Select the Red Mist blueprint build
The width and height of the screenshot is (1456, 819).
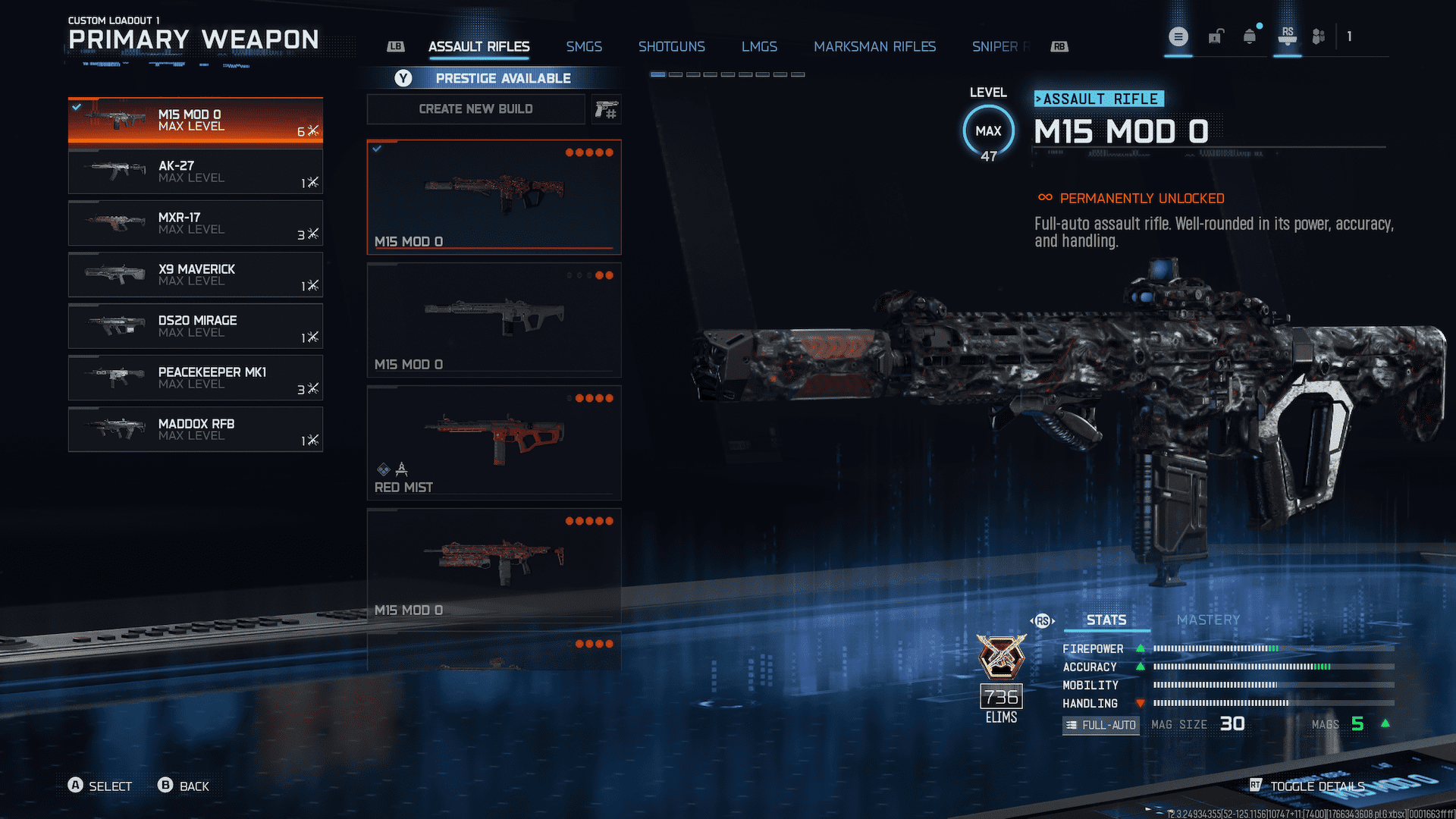click(x=494, y=443)
